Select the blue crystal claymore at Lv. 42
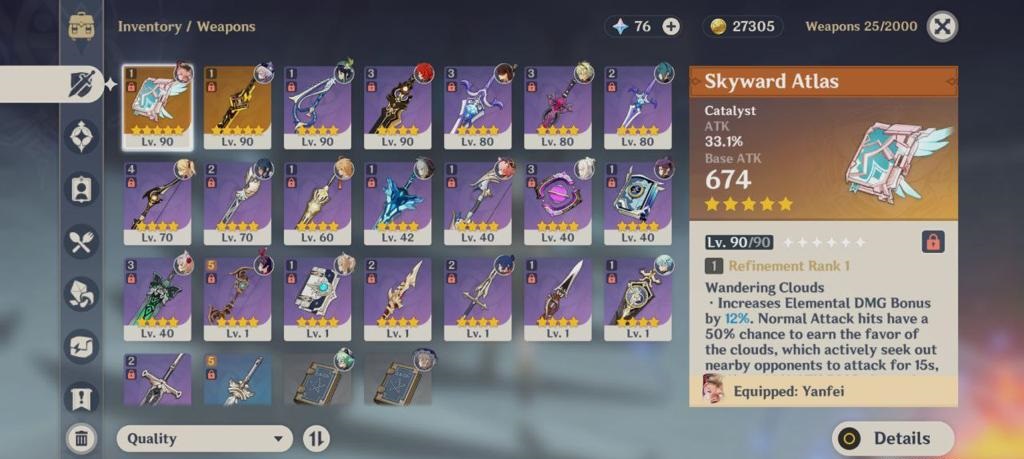 tap(397, 202)
